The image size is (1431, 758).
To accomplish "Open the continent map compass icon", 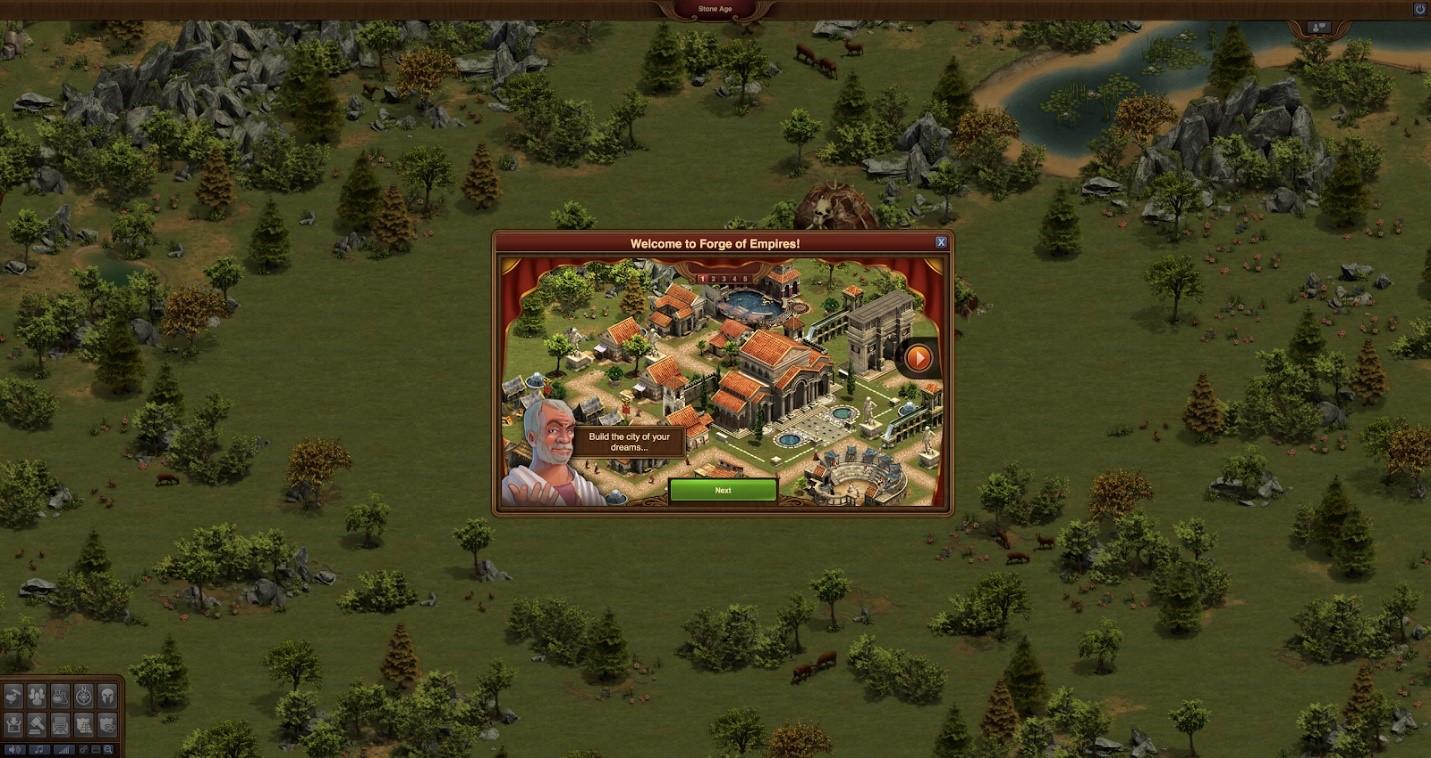I will pos(84,696).
